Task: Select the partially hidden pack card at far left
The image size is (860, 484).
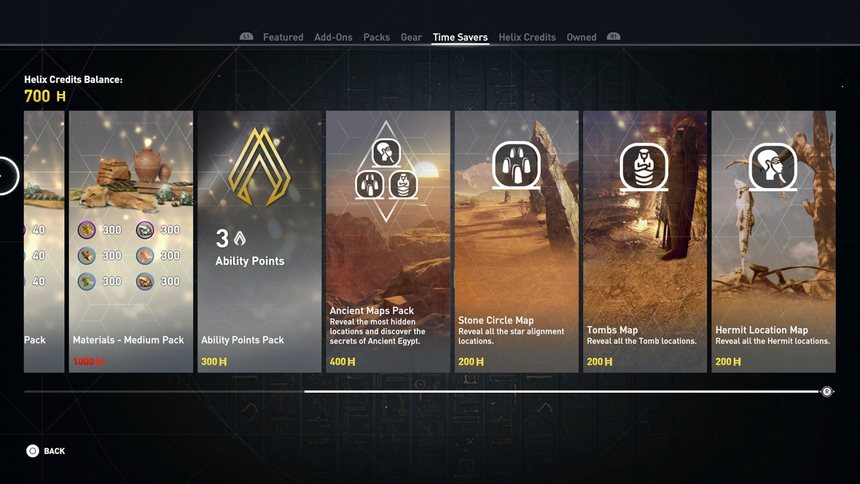Action: tap(44, 241)
